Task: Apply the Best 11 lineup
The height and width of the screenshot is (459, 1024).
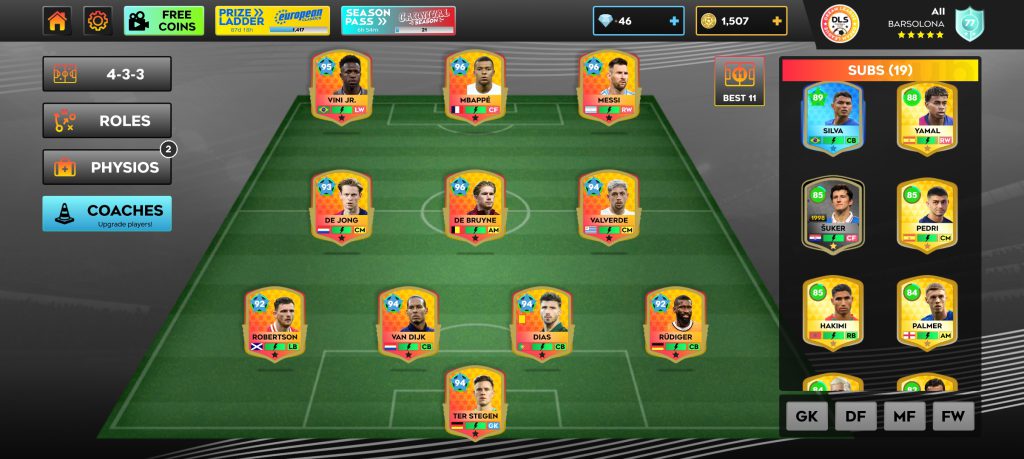Action: click(x=740, y=82)
